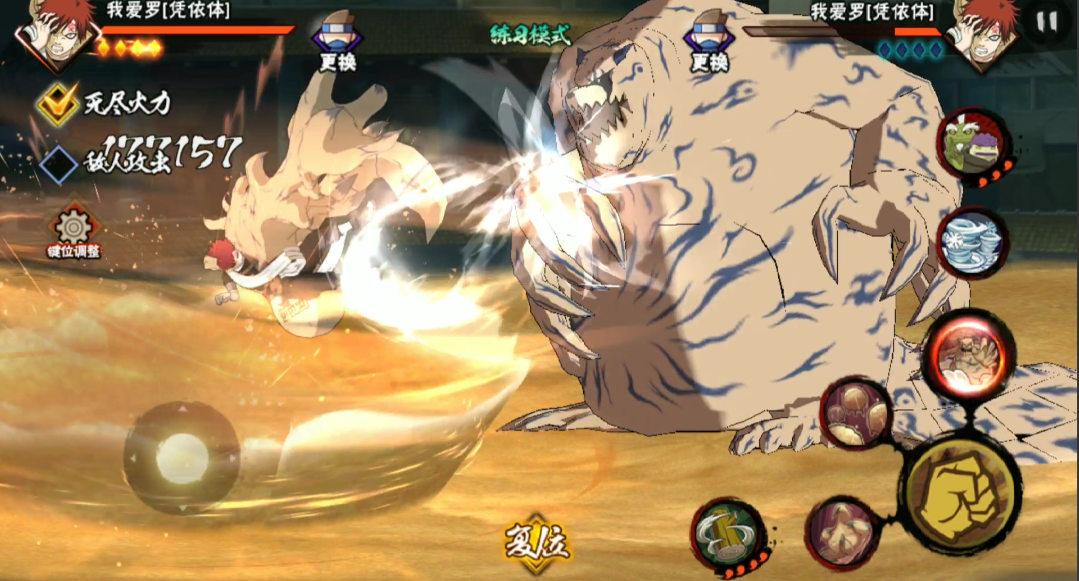1079x581 pixels.
Task: Hit the yellow fist basic attack button
Action: click(958, 488)
